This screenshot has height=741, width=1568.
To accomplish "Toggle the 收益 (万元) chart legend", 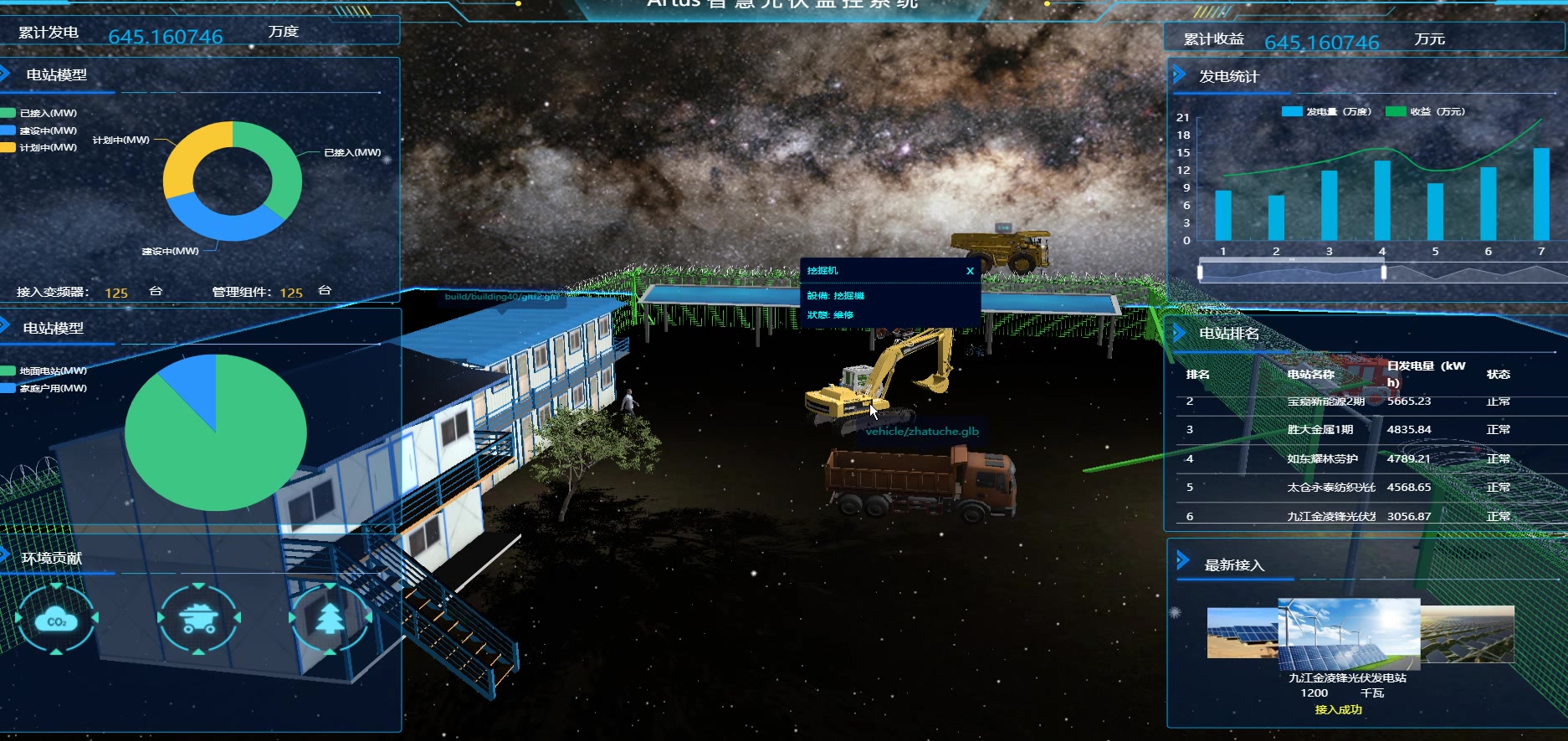I will tap(1426, 111).
